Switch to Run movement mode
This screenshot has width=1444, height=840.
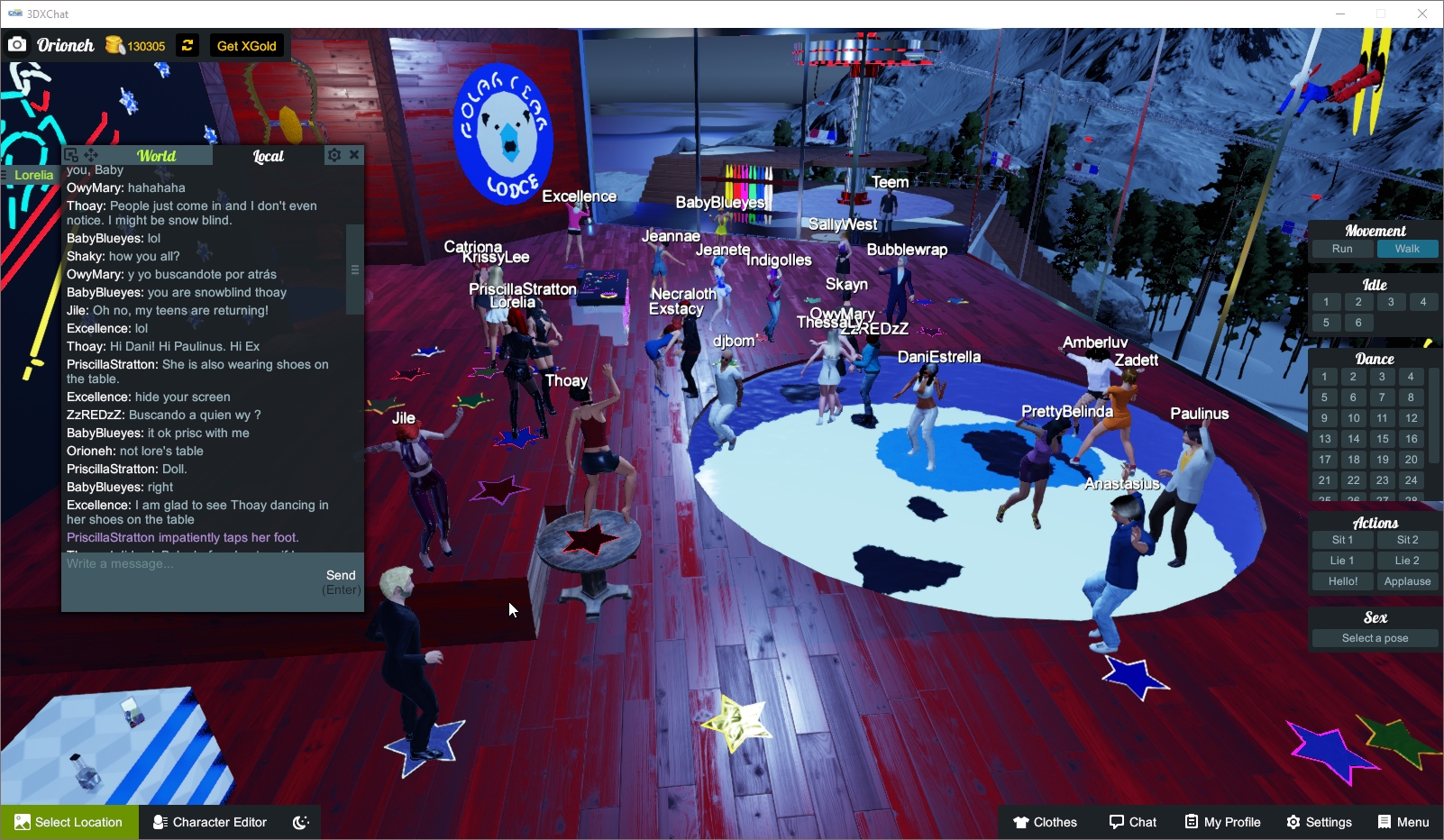[1342, 249]
